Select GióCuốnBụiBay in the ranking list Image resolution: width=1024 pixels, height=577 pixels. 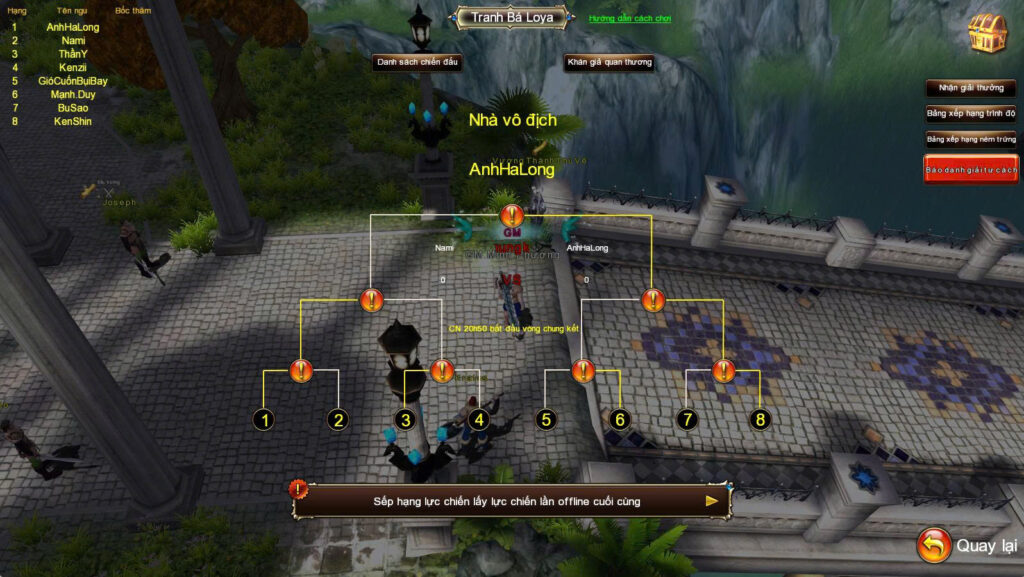pos(72,81)
